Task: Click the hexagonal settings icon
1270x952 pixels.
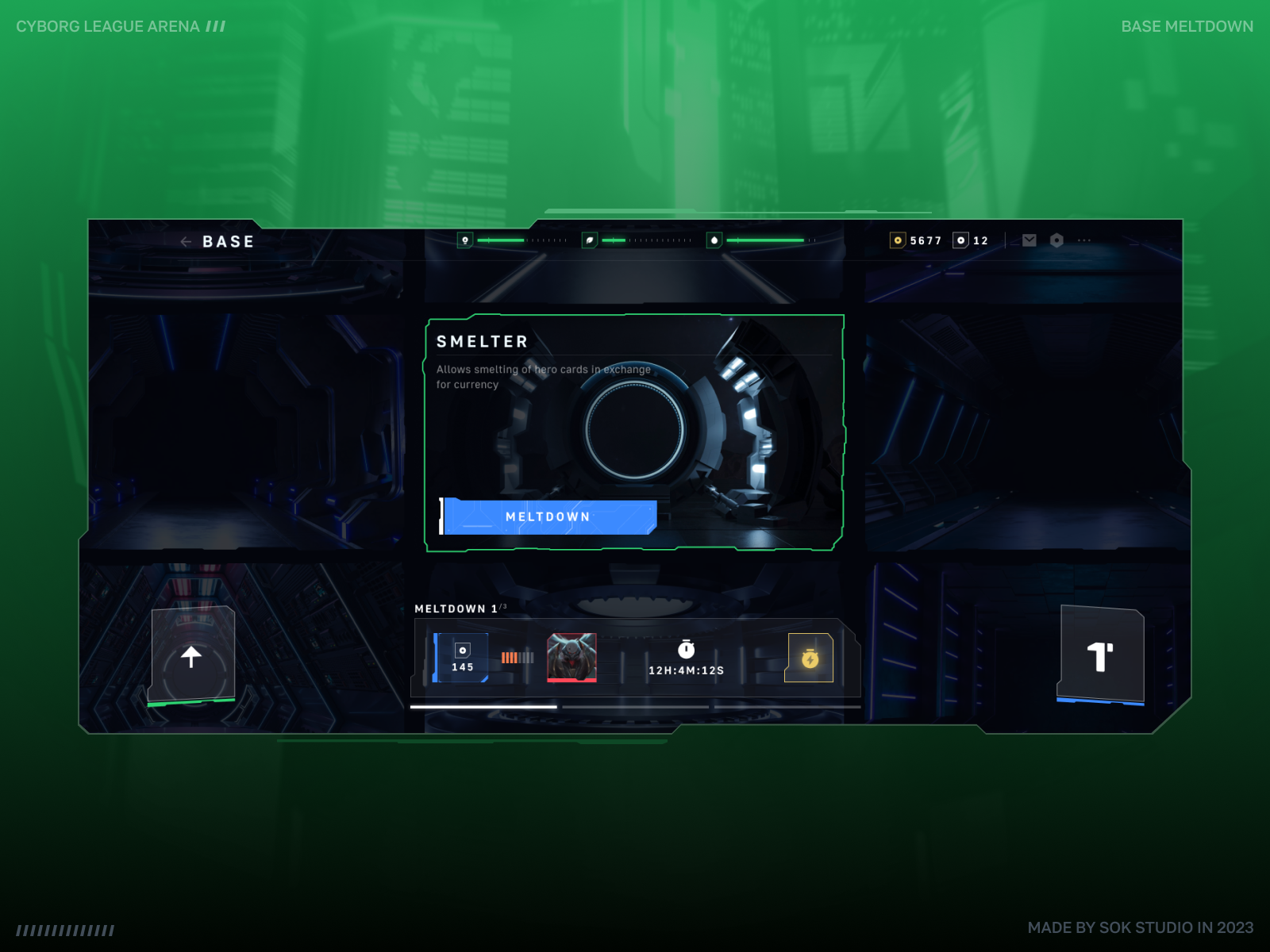Action: pos(1057,240)
